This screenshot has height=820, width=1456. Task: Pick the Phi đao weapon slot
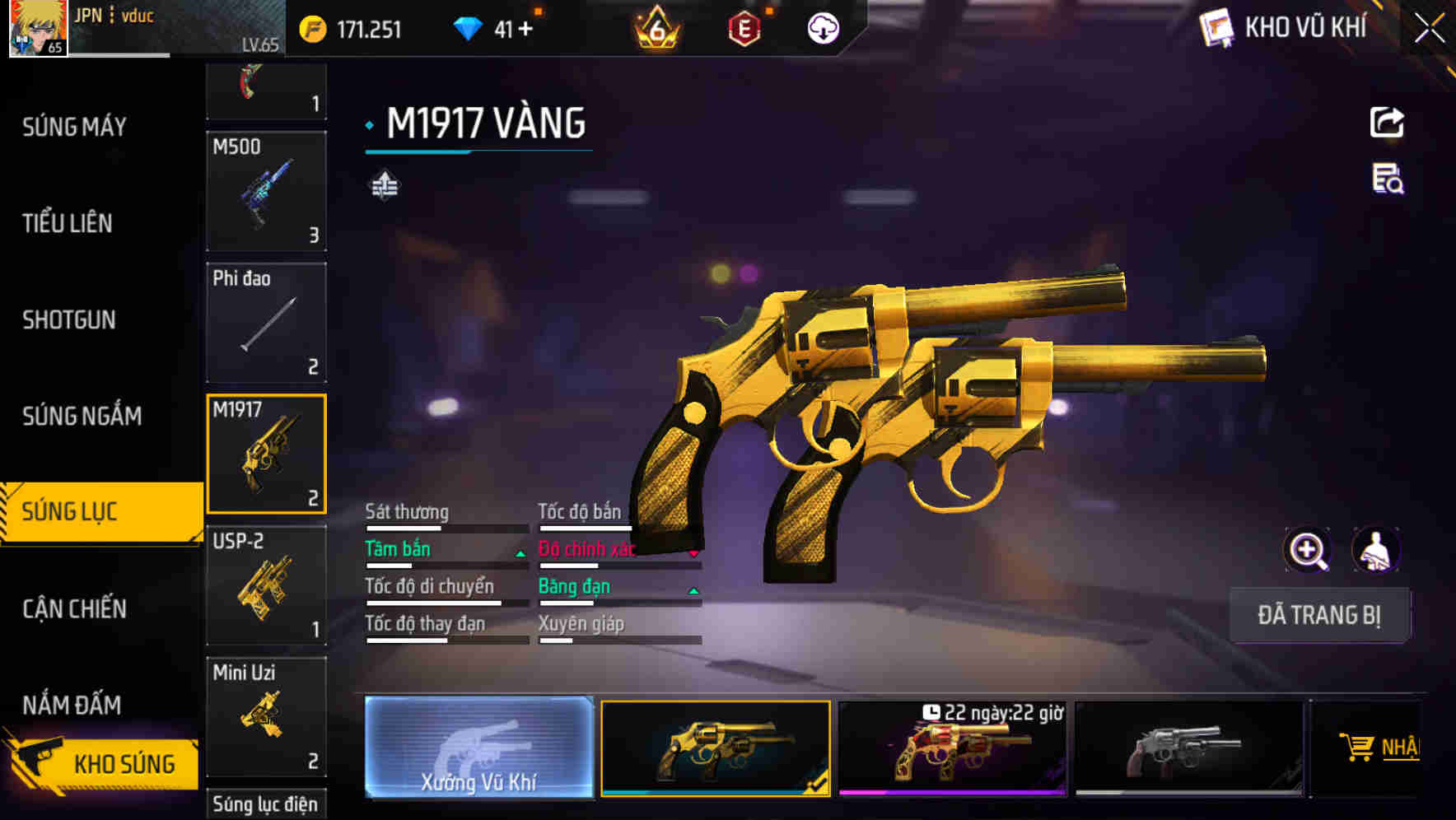(x=266, y=323)
